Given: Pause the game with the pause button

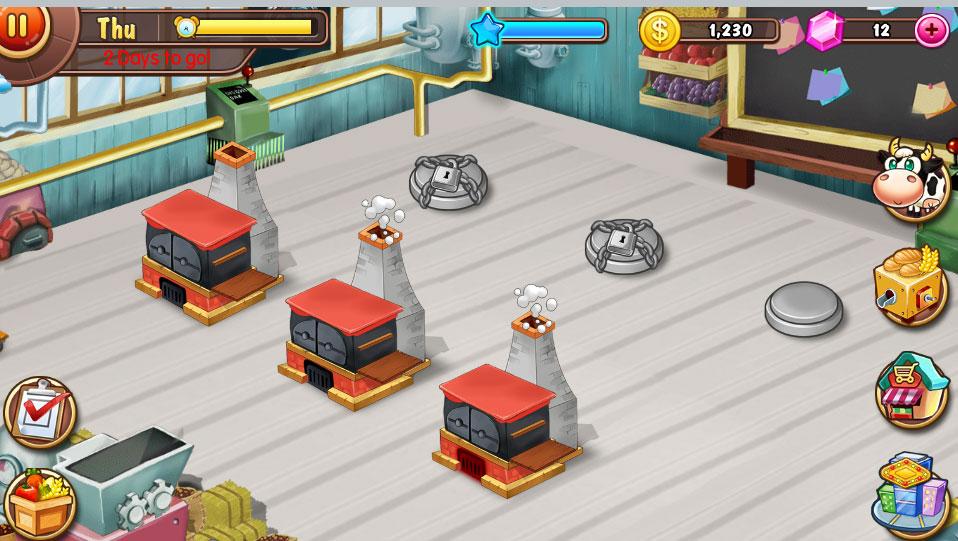Looking at the screenshot, I should (x=17, y=24).
